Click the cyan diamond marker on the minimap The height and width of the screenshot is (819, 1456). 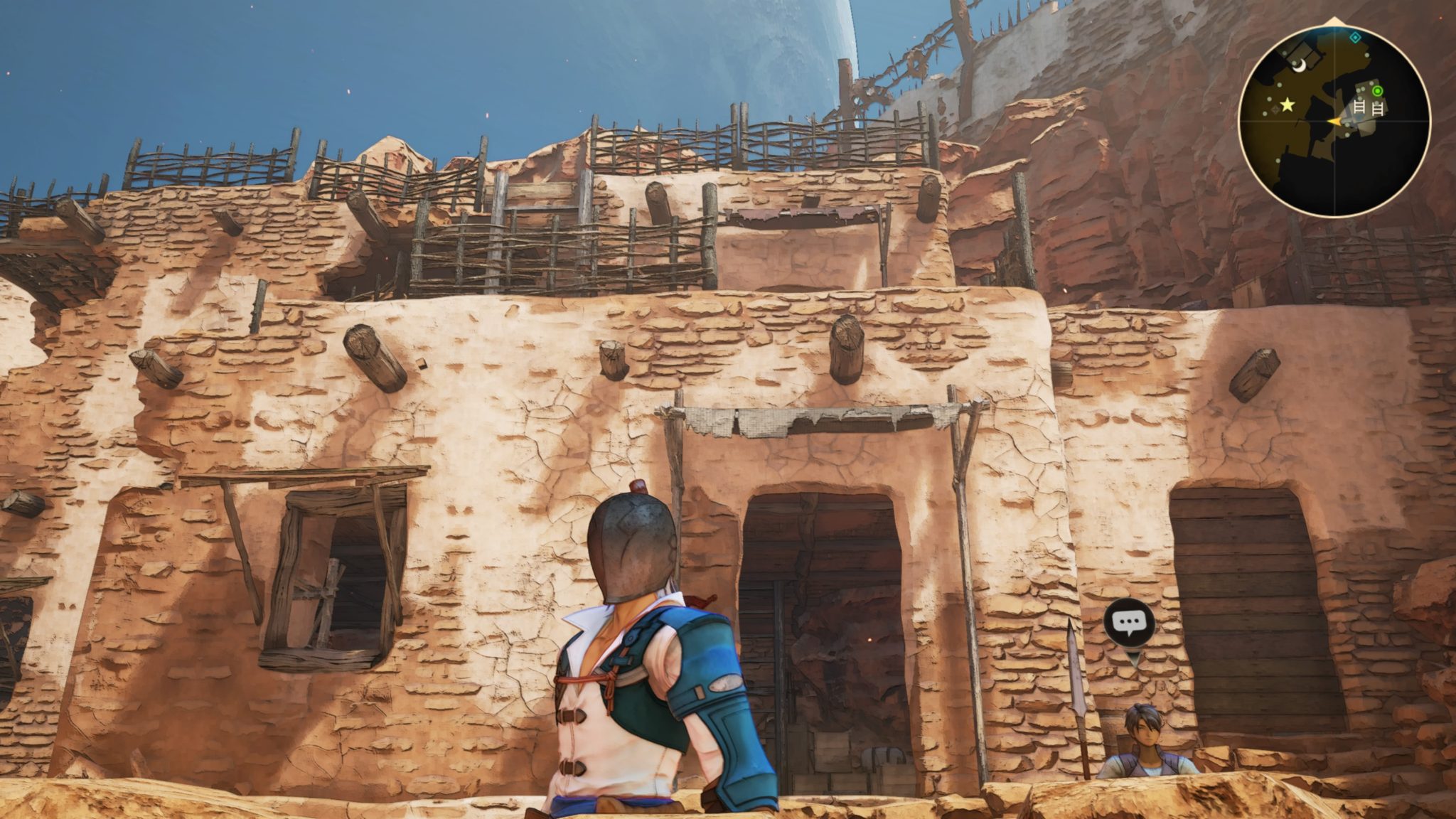coord(1355,38)
